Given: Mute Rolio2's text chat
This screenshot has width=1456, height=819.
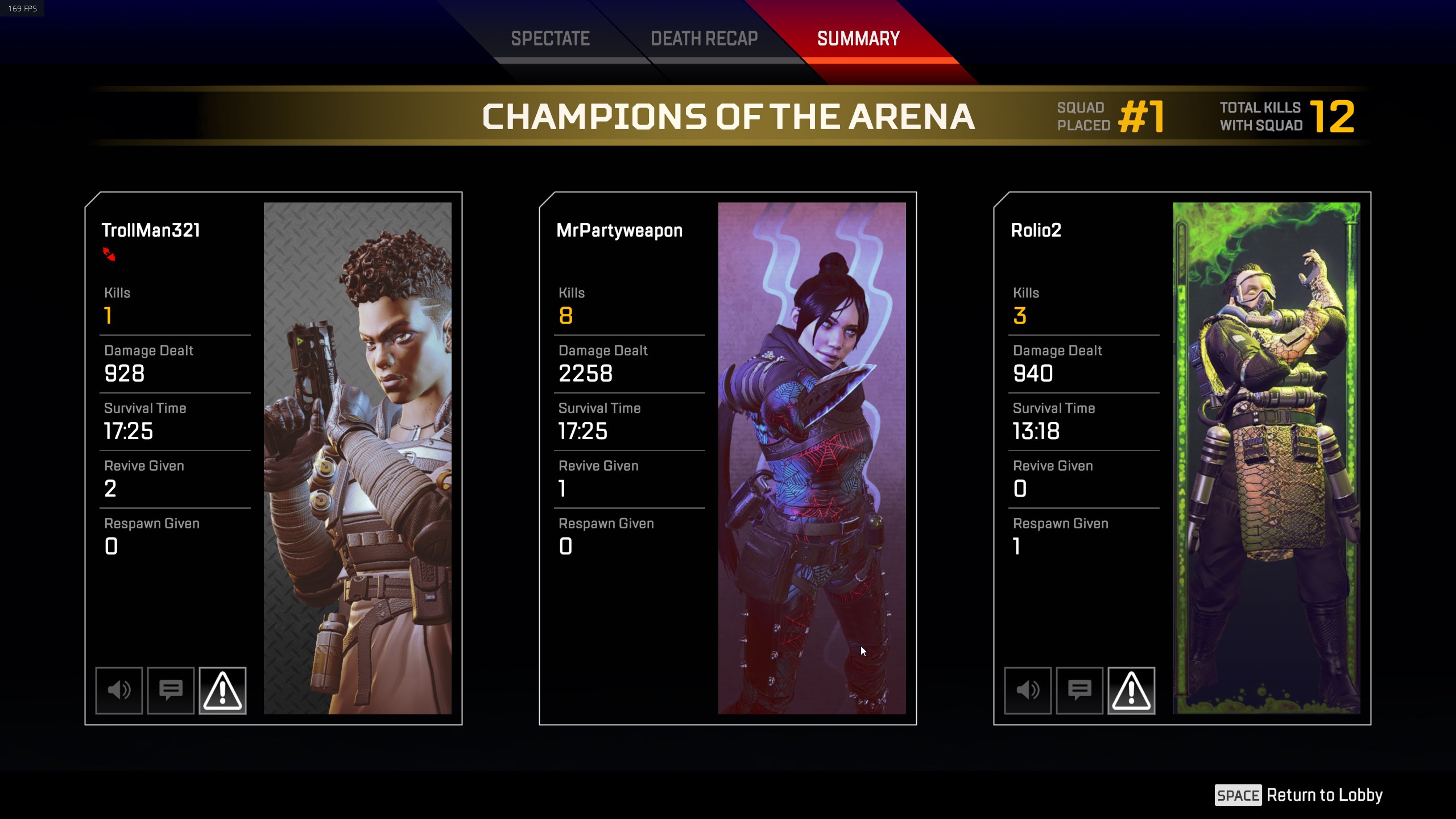Looking at the screenshot, I should 1079,690.
